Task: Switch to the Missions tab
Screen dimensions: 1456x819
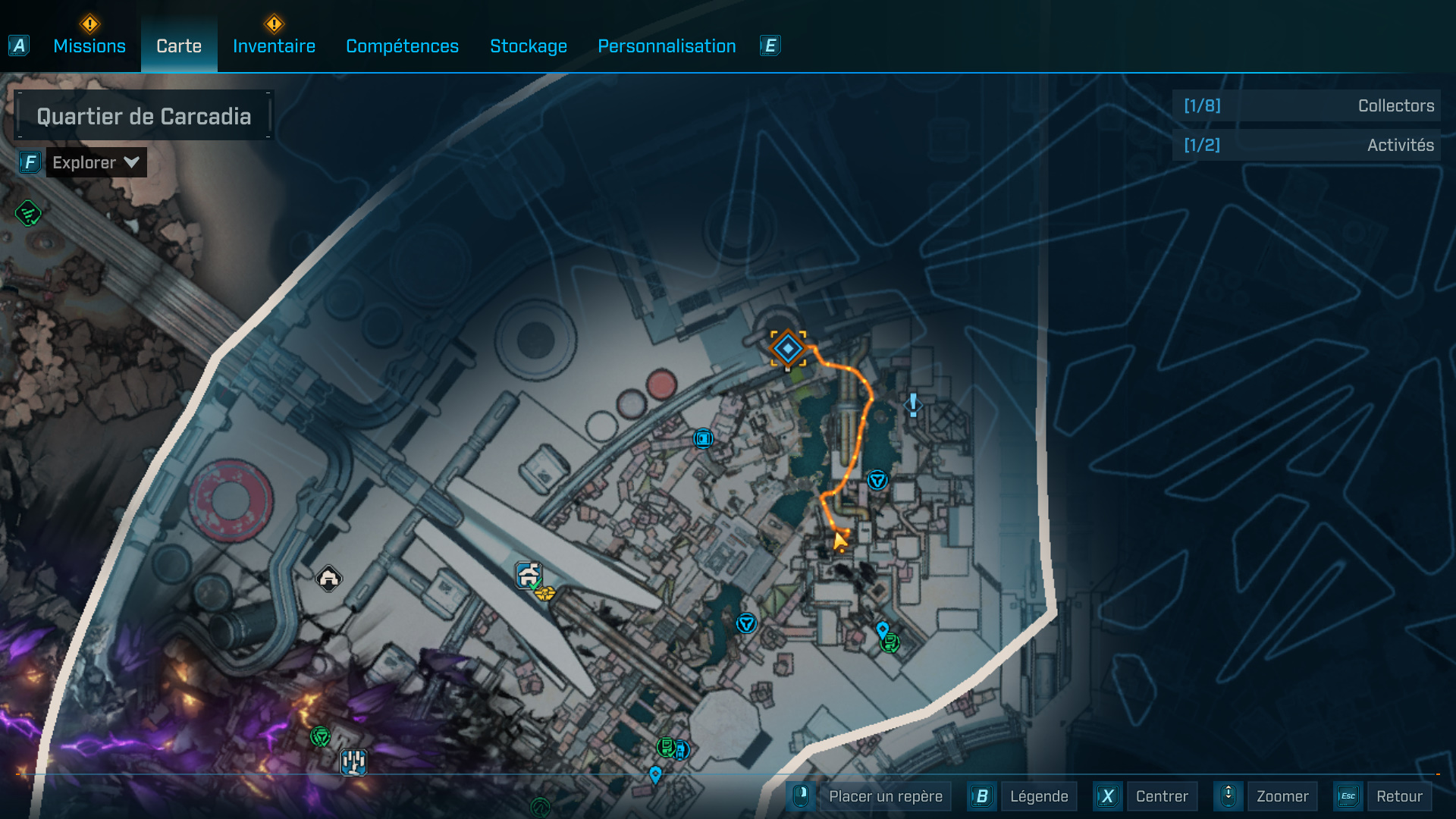Action: (x=89, y=45)
